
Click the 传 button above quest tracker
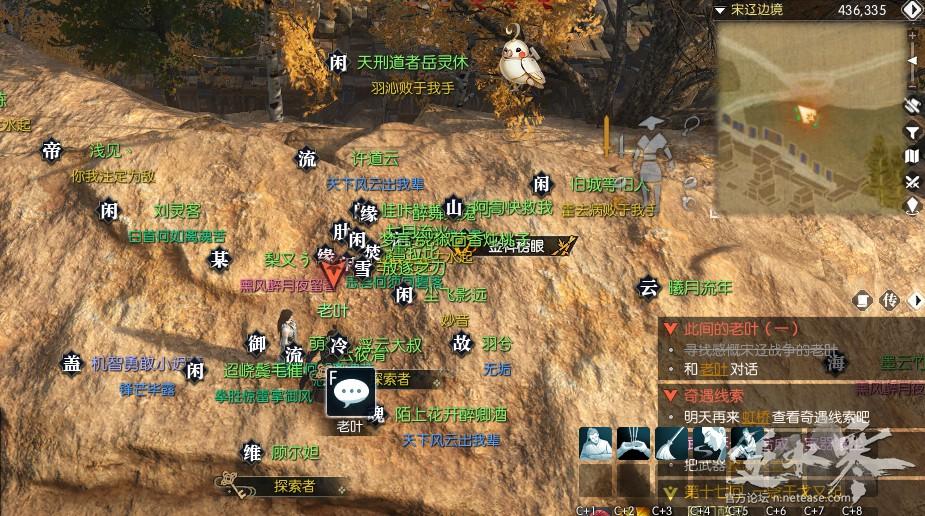pyautogui.click(x=890, y=300)
